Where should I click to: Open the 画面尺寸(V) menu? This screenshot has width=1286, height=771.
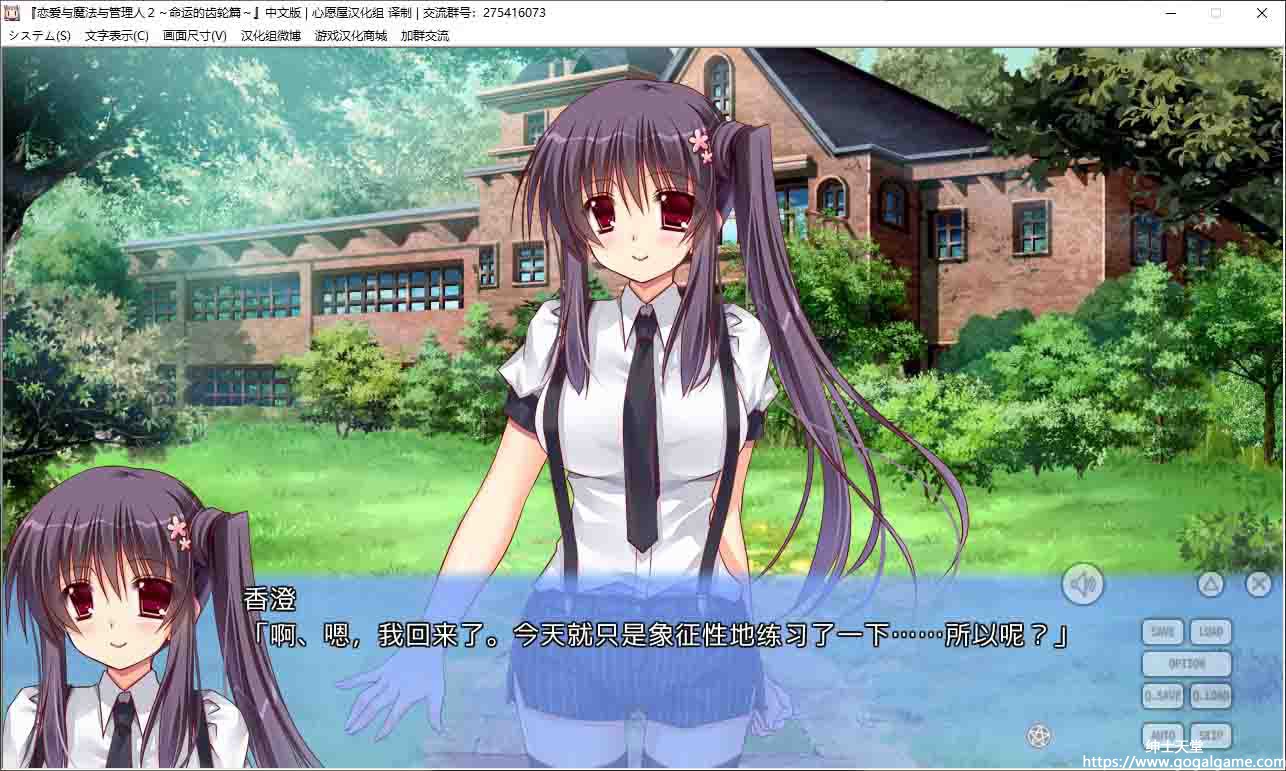(x=195, y=36)
